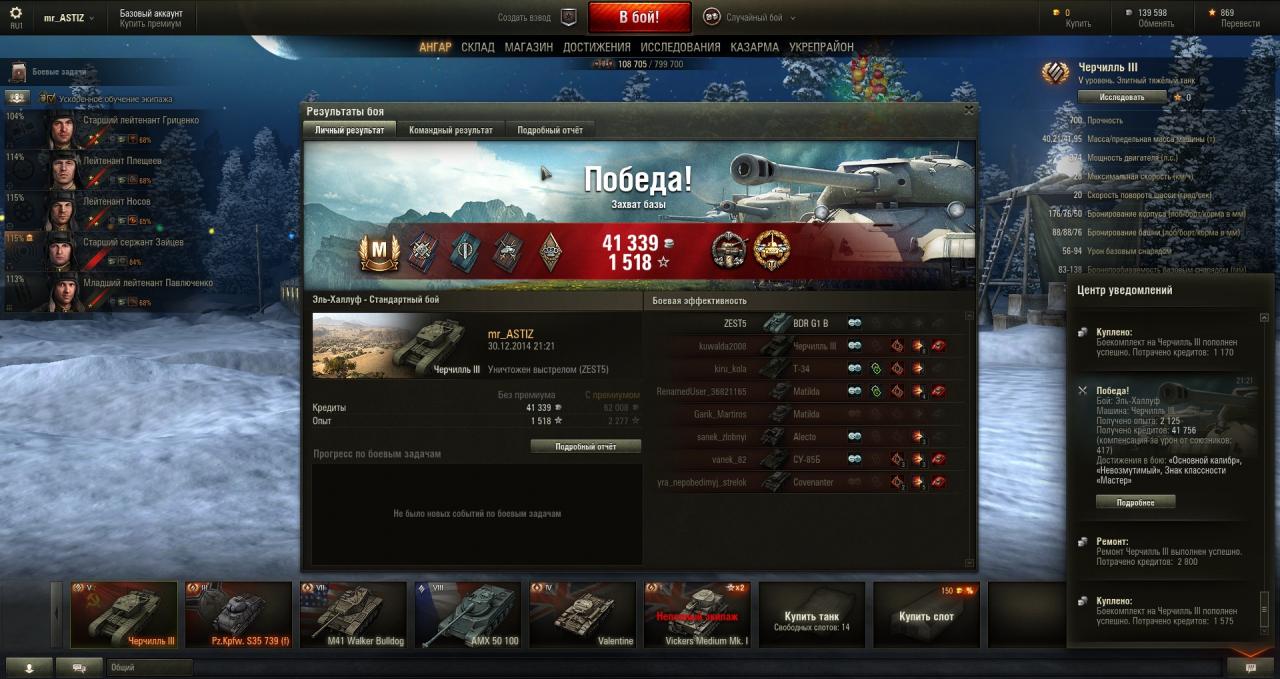Click Подробный отчёт button under credits summary
1280x679 pixels.
pos(586,447)
